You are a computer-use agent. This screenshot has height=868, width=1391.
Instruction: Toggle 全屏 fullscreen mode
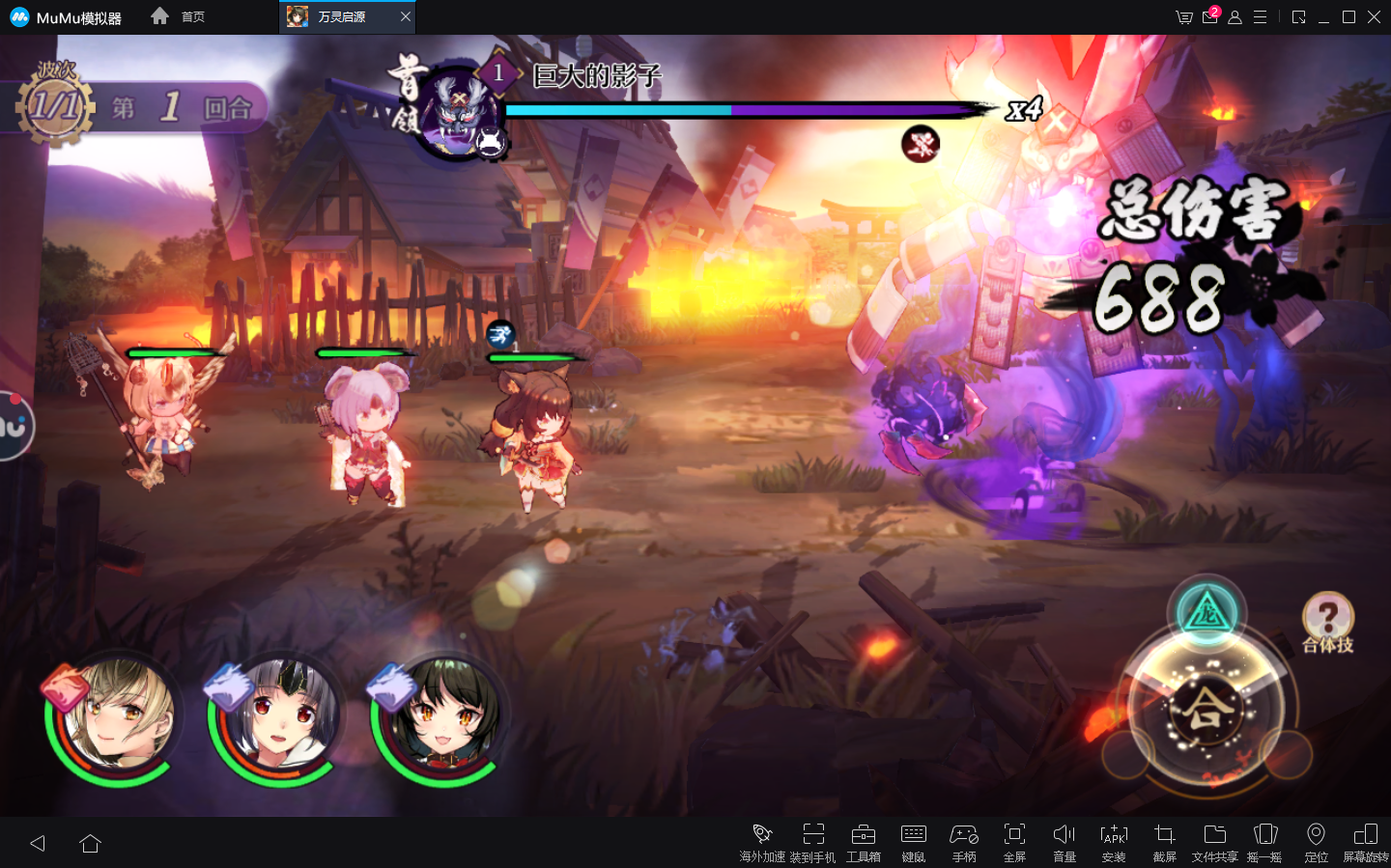pyautogui.click(x=1014, y=841)
